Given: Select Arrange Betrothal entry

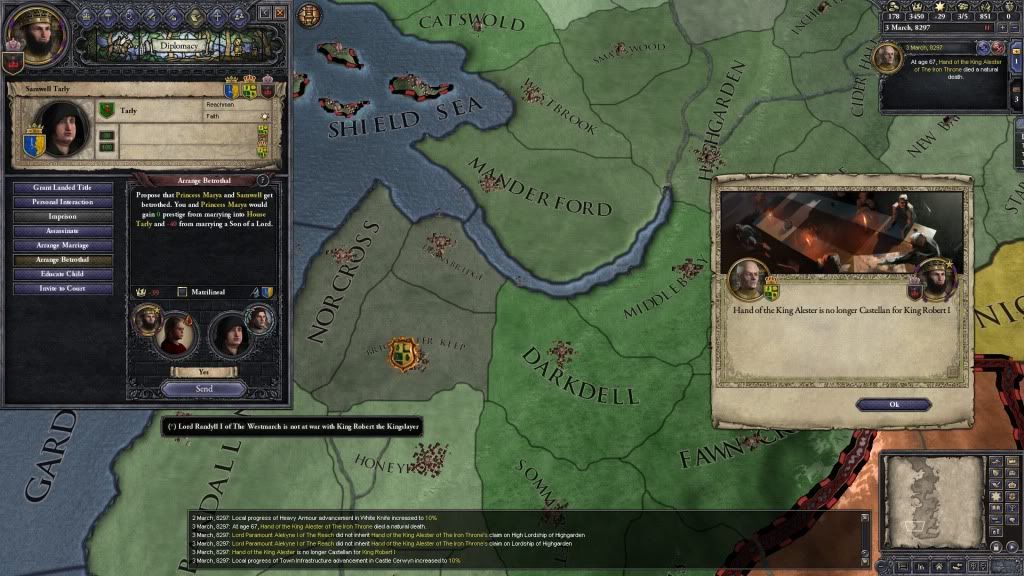Looking at the screenshot, I should click(x=63, y=259).
